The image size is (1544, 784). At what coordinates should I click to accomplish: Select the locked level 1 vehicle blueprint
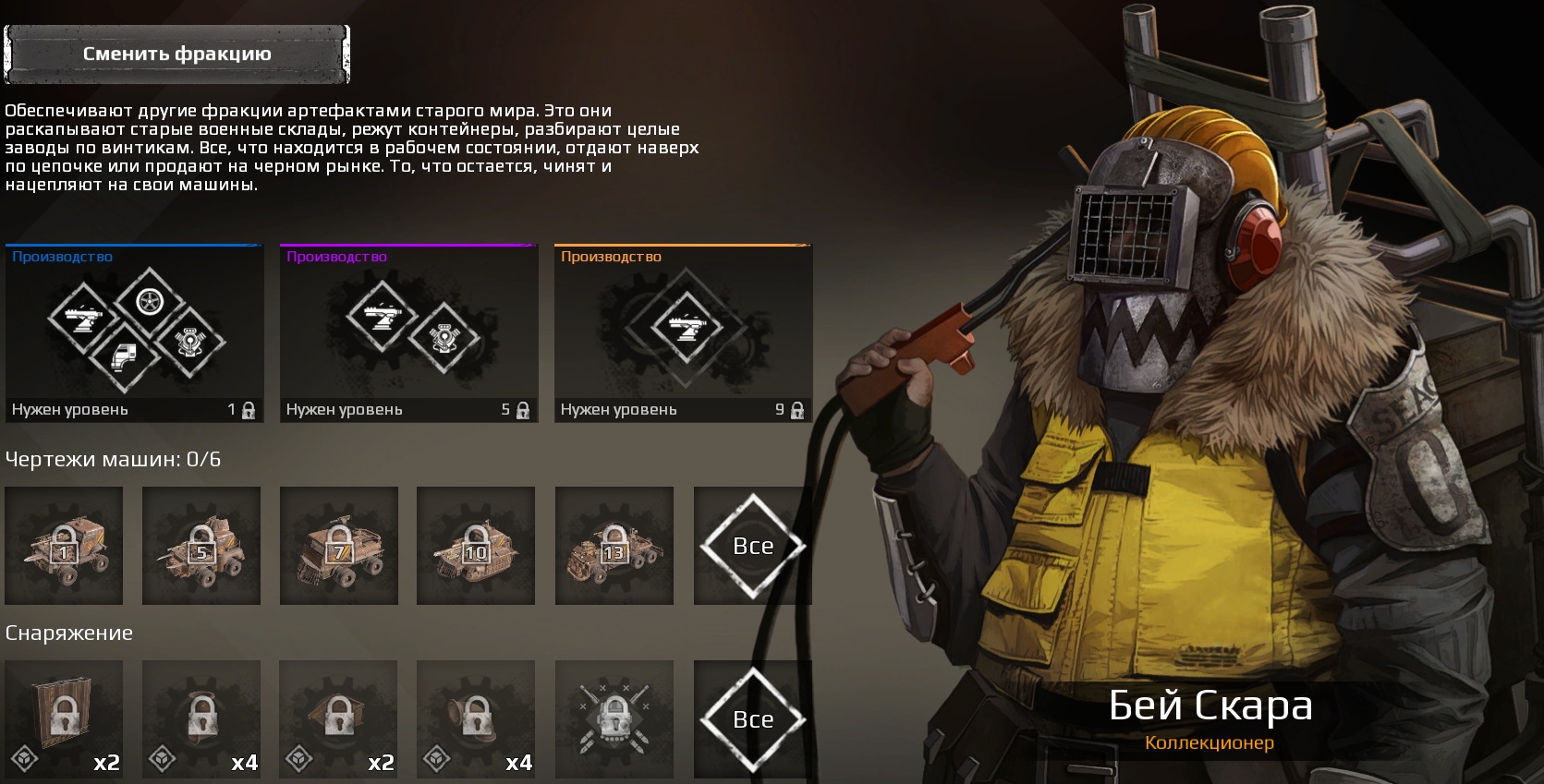[x=64, y=546]
